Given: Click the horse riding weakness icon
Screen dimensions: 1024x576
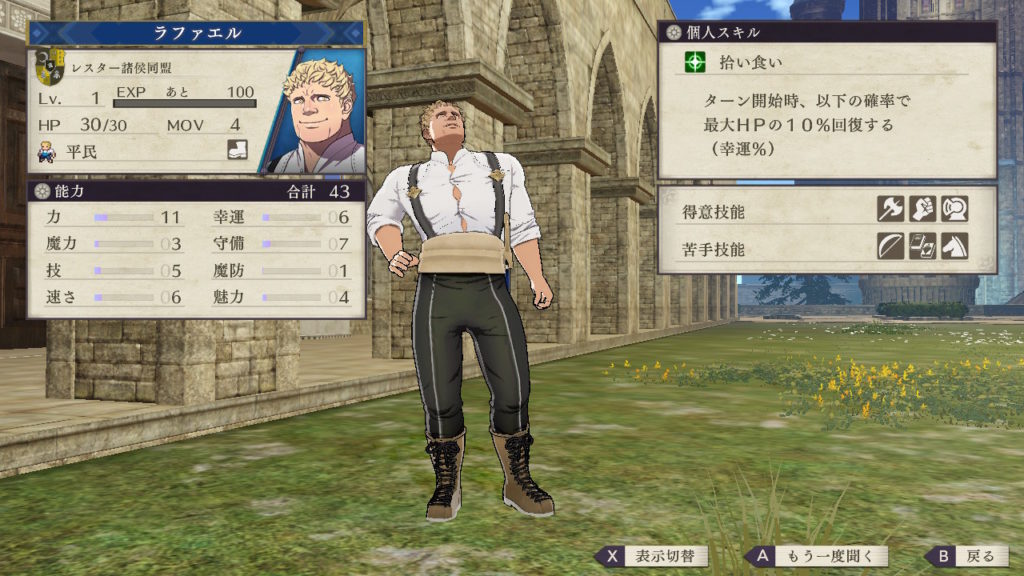Looking at the screenshot, I should (954, 246).
